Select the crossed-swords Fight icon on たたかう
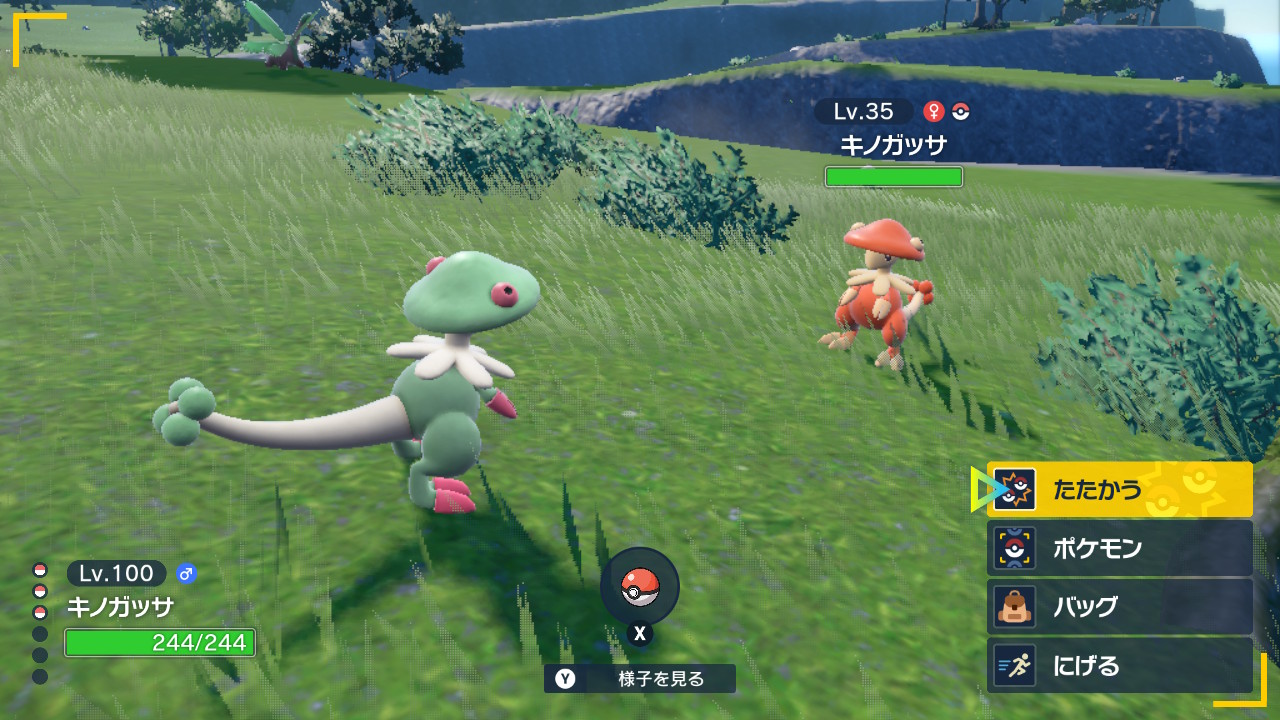The width and height of the screenshot is (1280, 720). coord(1017,490)
